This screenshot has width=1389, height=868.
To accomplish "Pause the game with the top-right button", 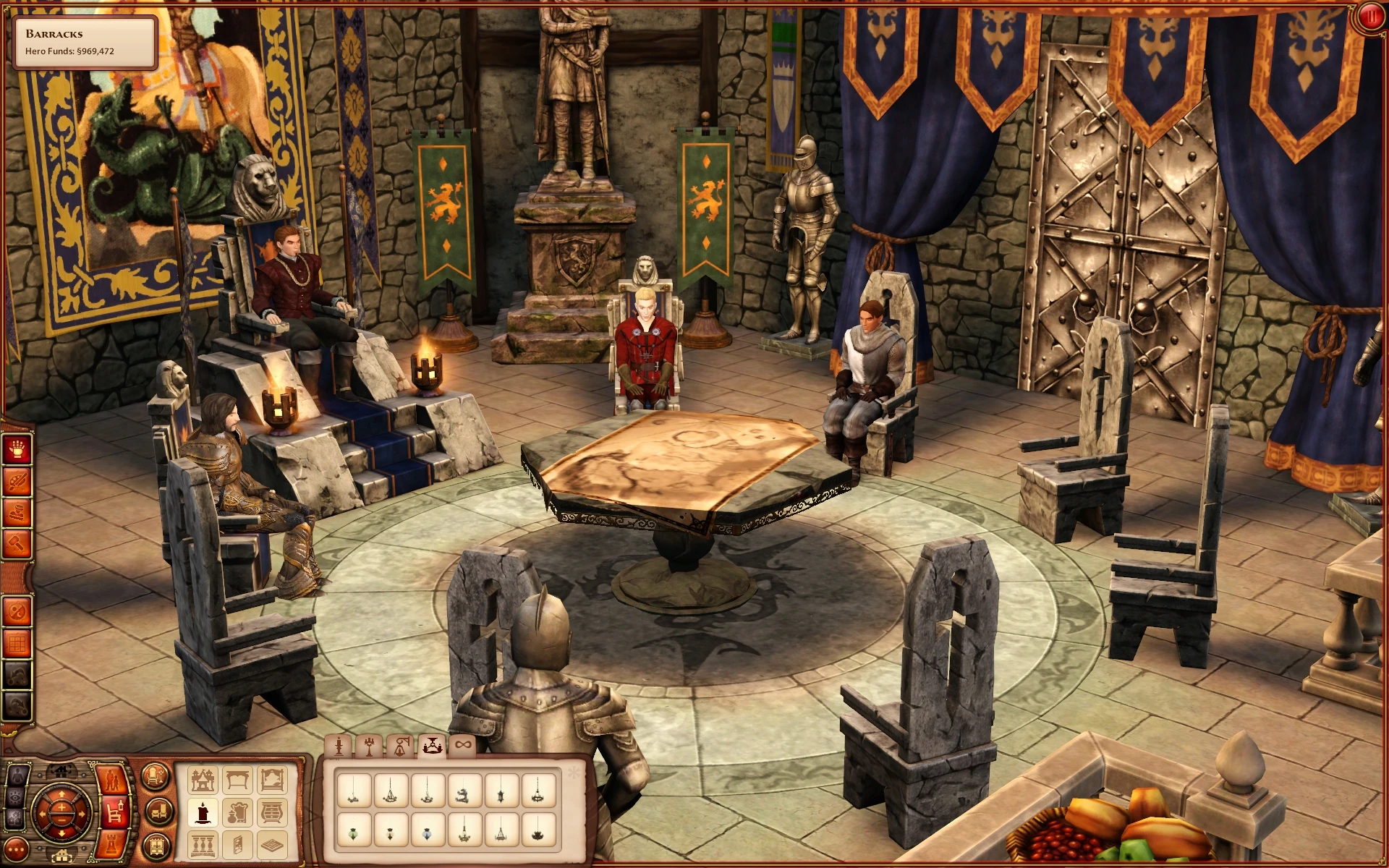I will point(1372,15).
